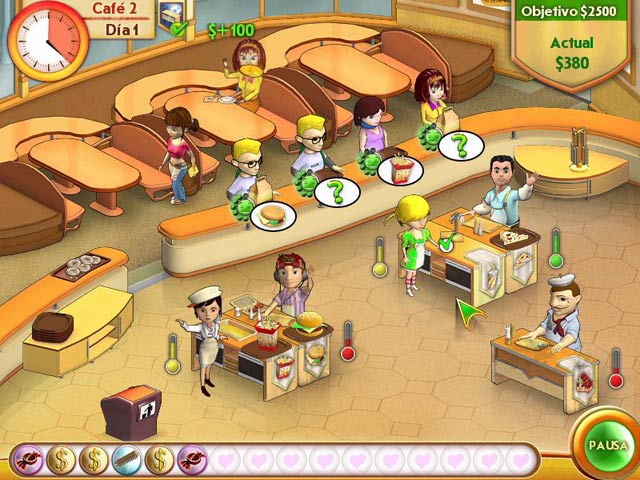Viewport: 640px width, 480px height.
Task: Click the blue bonus token in the bottom bar
Action: [x=126, y=459]
